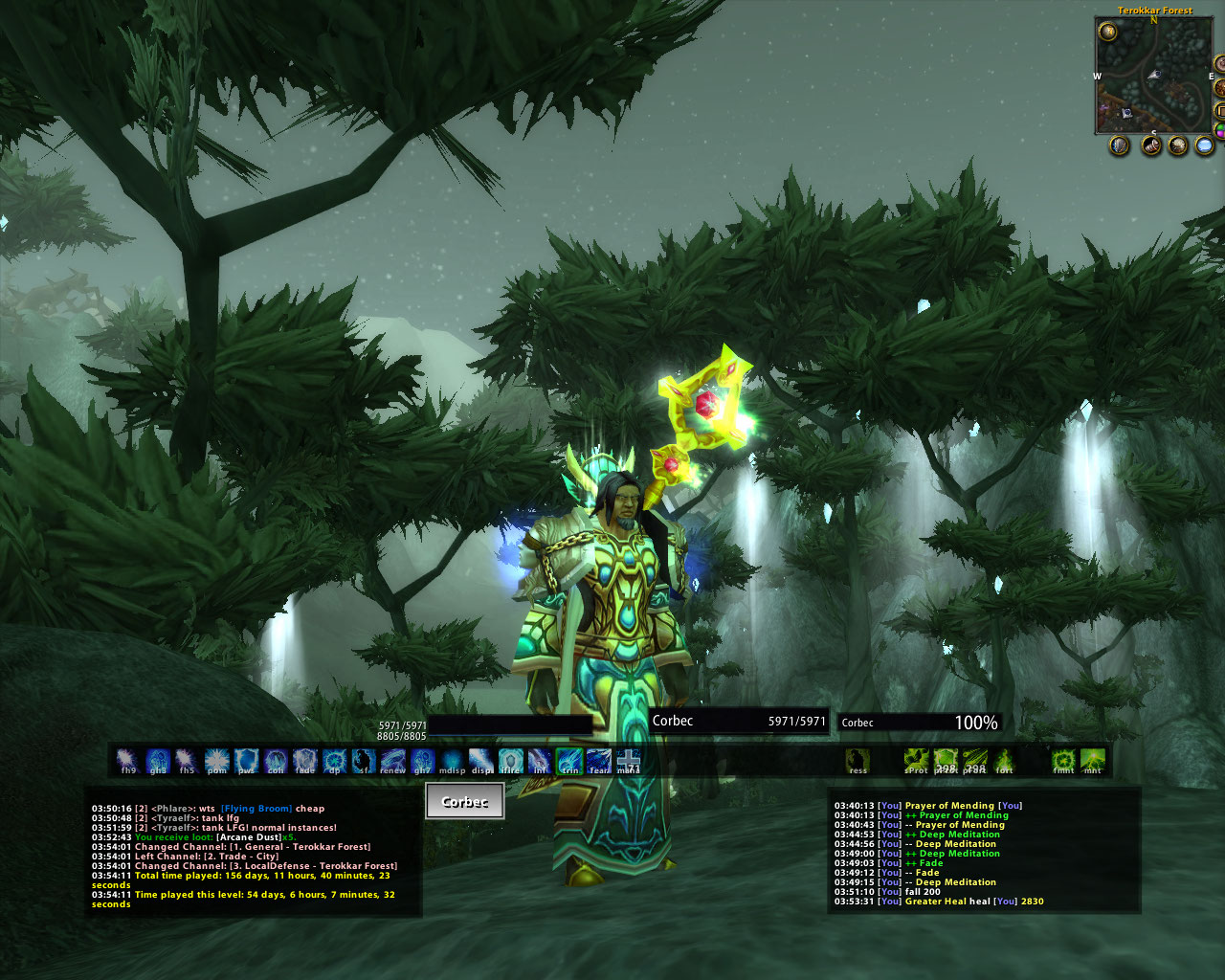
Task: Click the white cloud minimap button
Action: click(1205, 145)
